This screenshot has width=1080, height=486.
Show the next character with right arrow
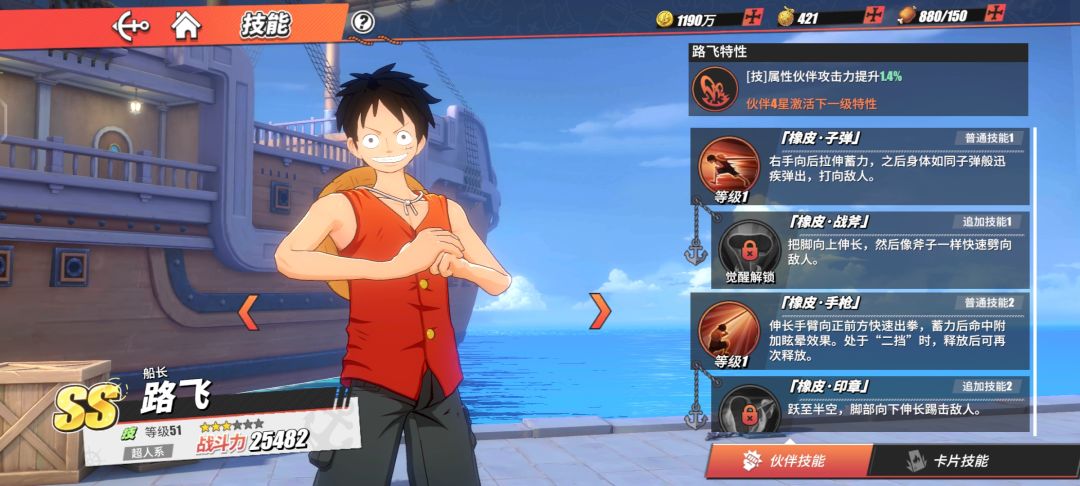coord(600,312)
